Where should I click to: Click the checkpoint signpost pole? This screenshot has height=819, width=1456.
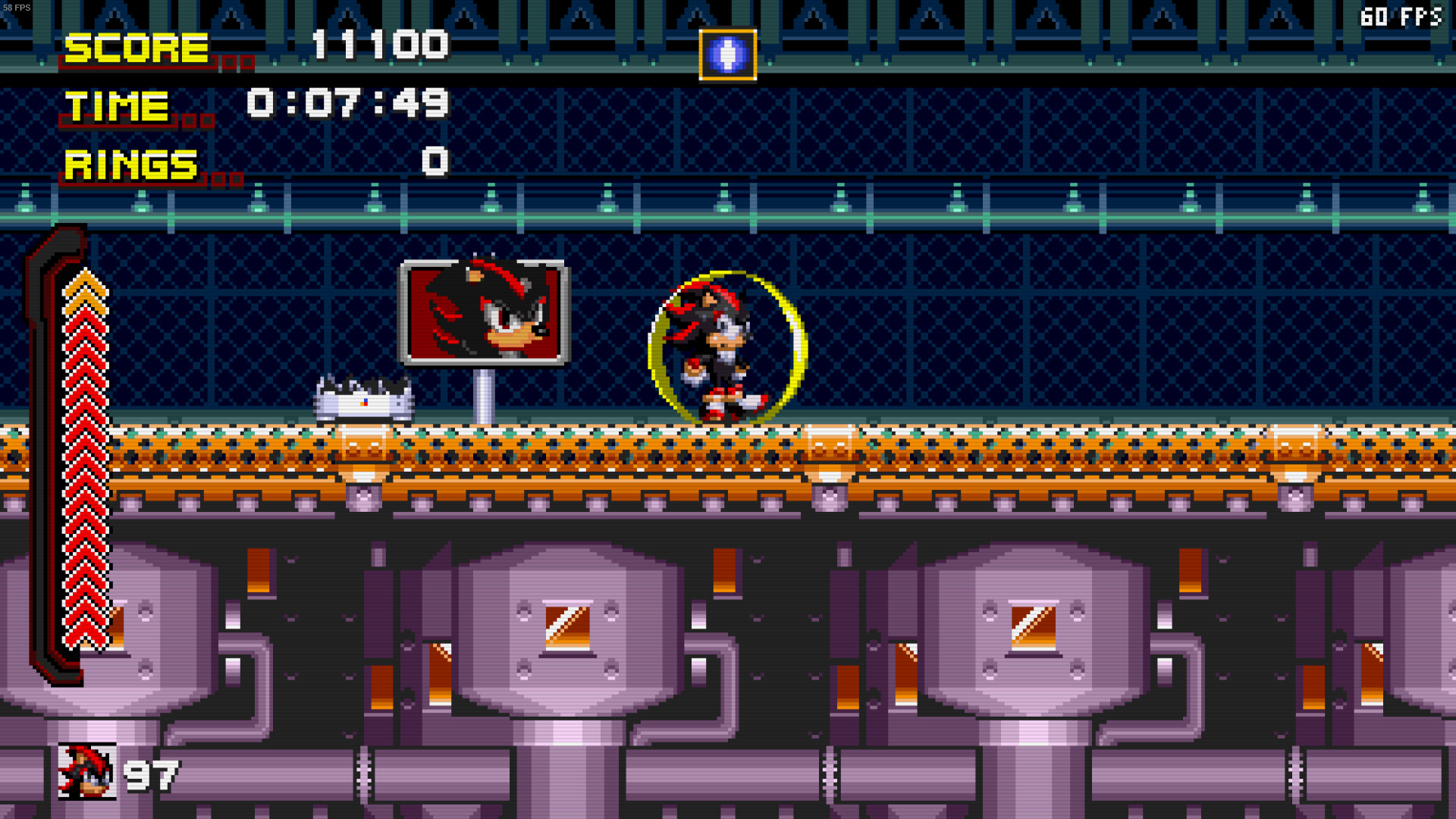point(484,394)
